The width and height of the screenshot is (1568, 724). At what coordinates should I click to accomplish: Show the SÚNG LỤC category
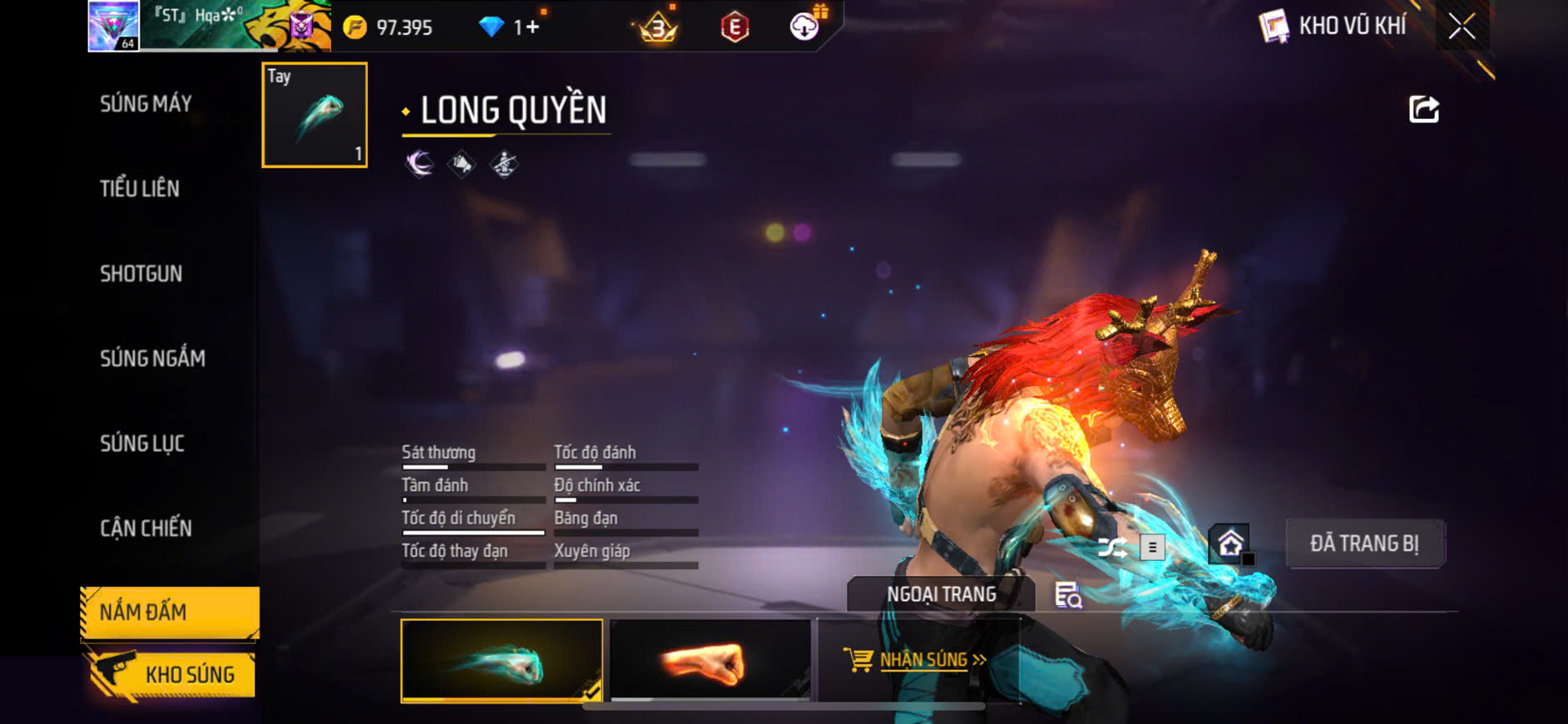click(142, 444)
